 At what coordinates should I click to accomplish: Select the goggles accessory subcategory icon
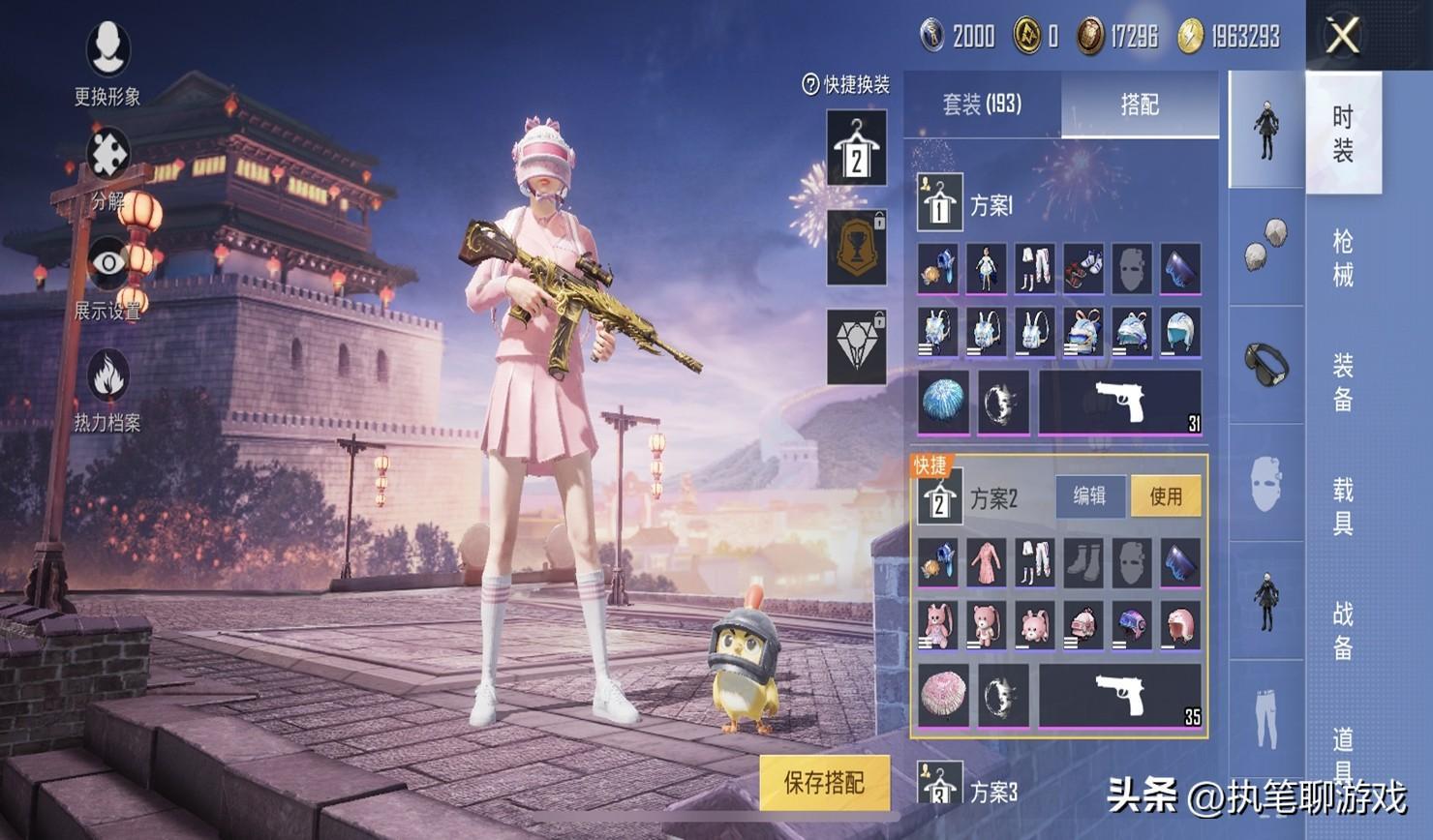1266,364
